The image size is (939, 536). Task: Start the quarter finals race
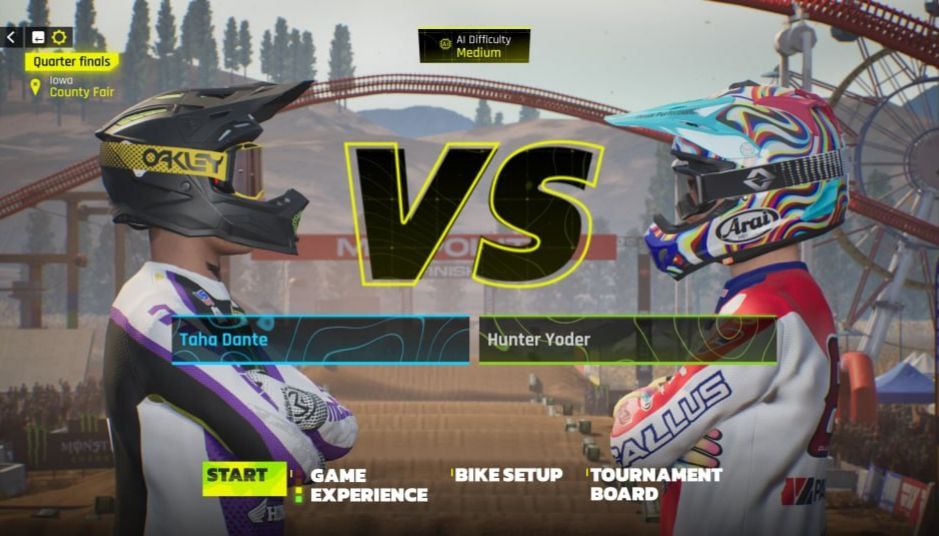237,476
